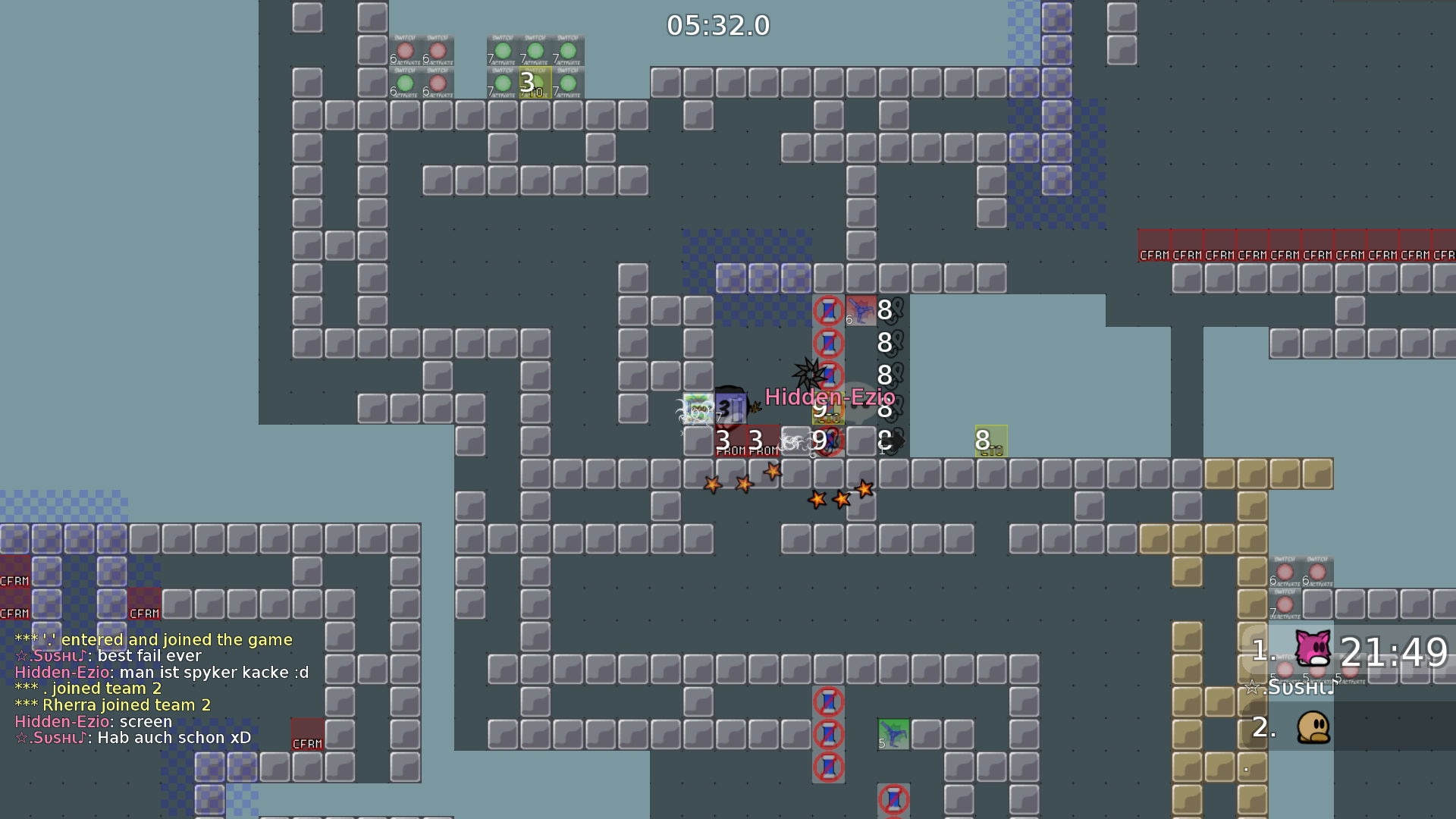Click the brown tee ranked second
This screenshot has width=1456, height=819.
1313,726
